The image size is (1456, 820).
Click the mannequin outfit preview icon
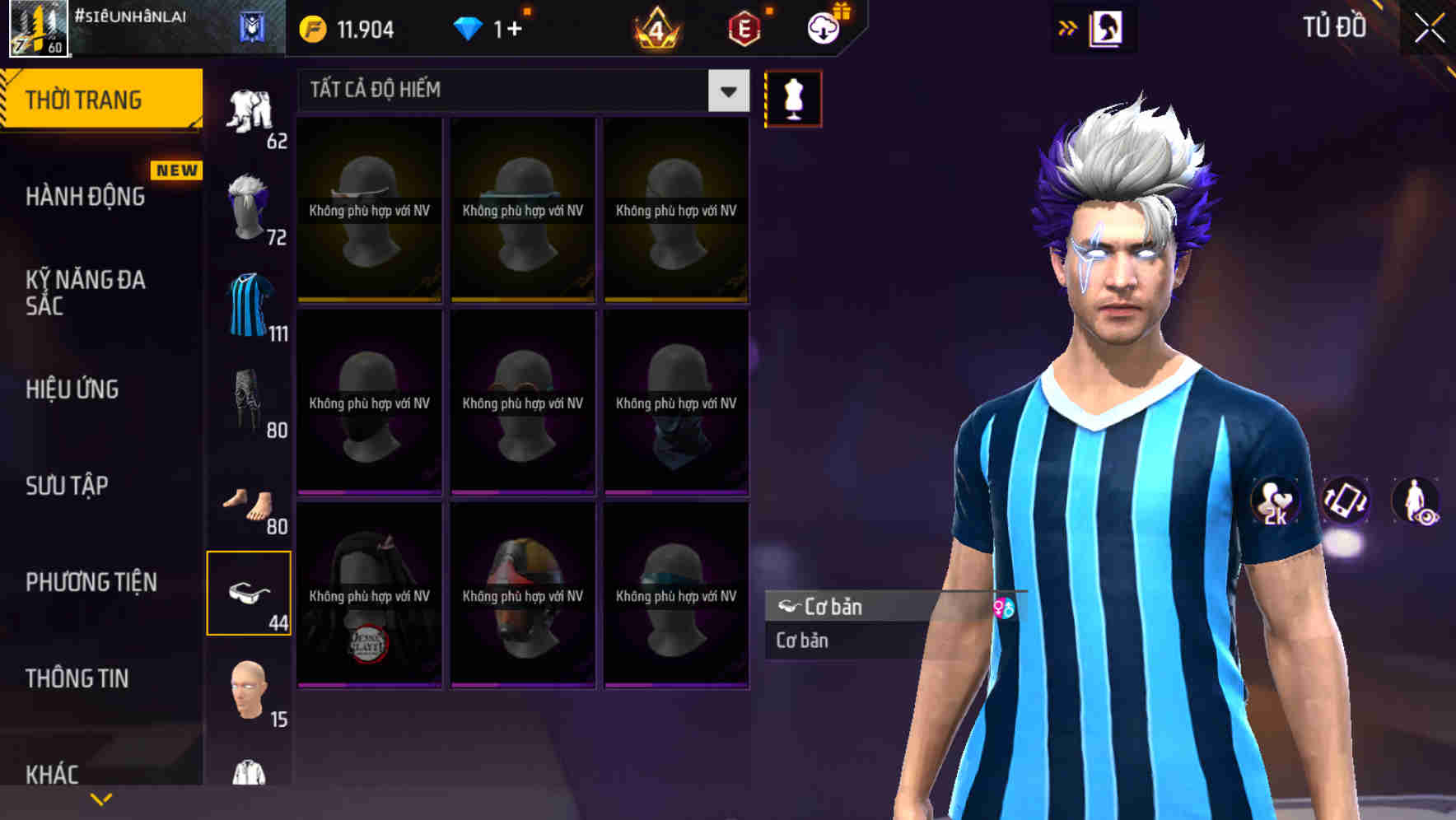[792, 97]
